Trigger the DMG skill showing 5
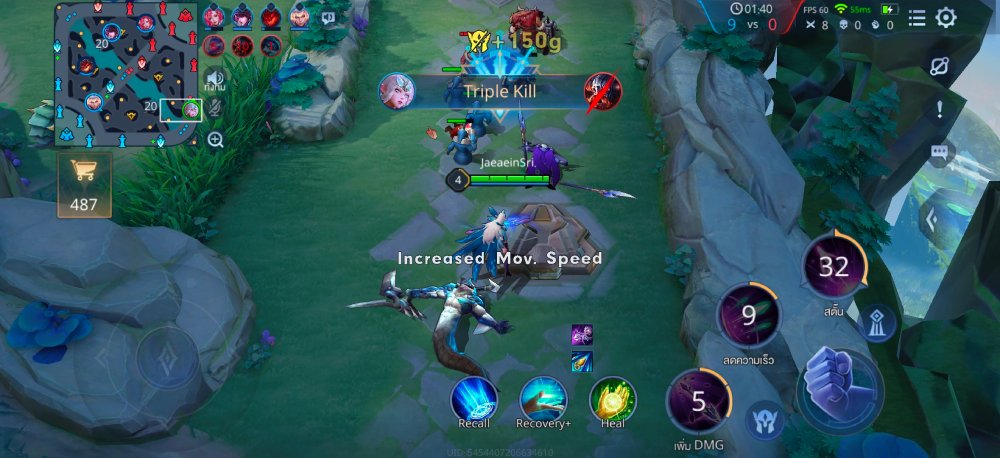The image size is (1000, 458). click(699, 402)
